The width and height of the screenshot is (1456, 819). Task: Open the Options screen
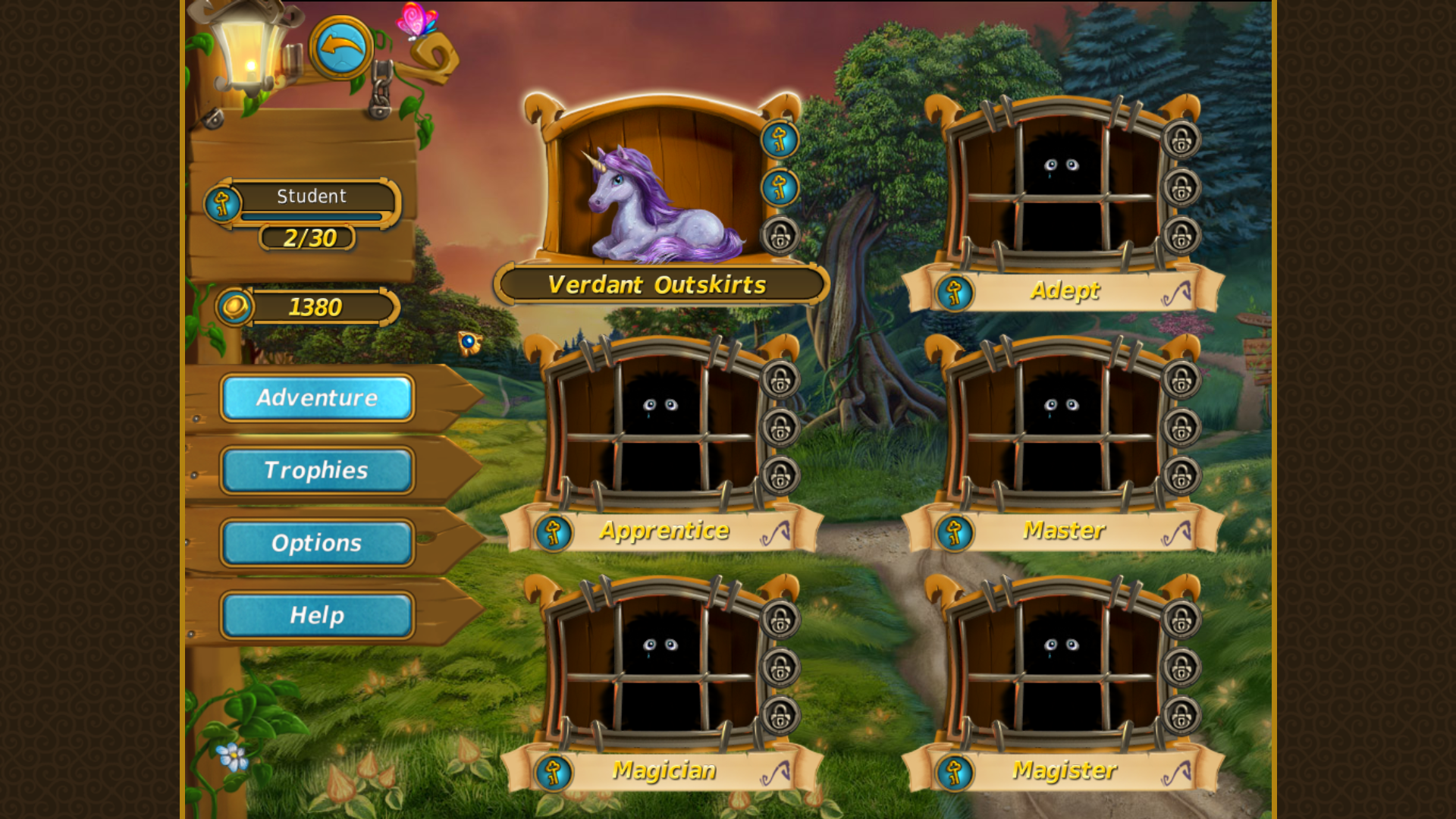point(316,543)
